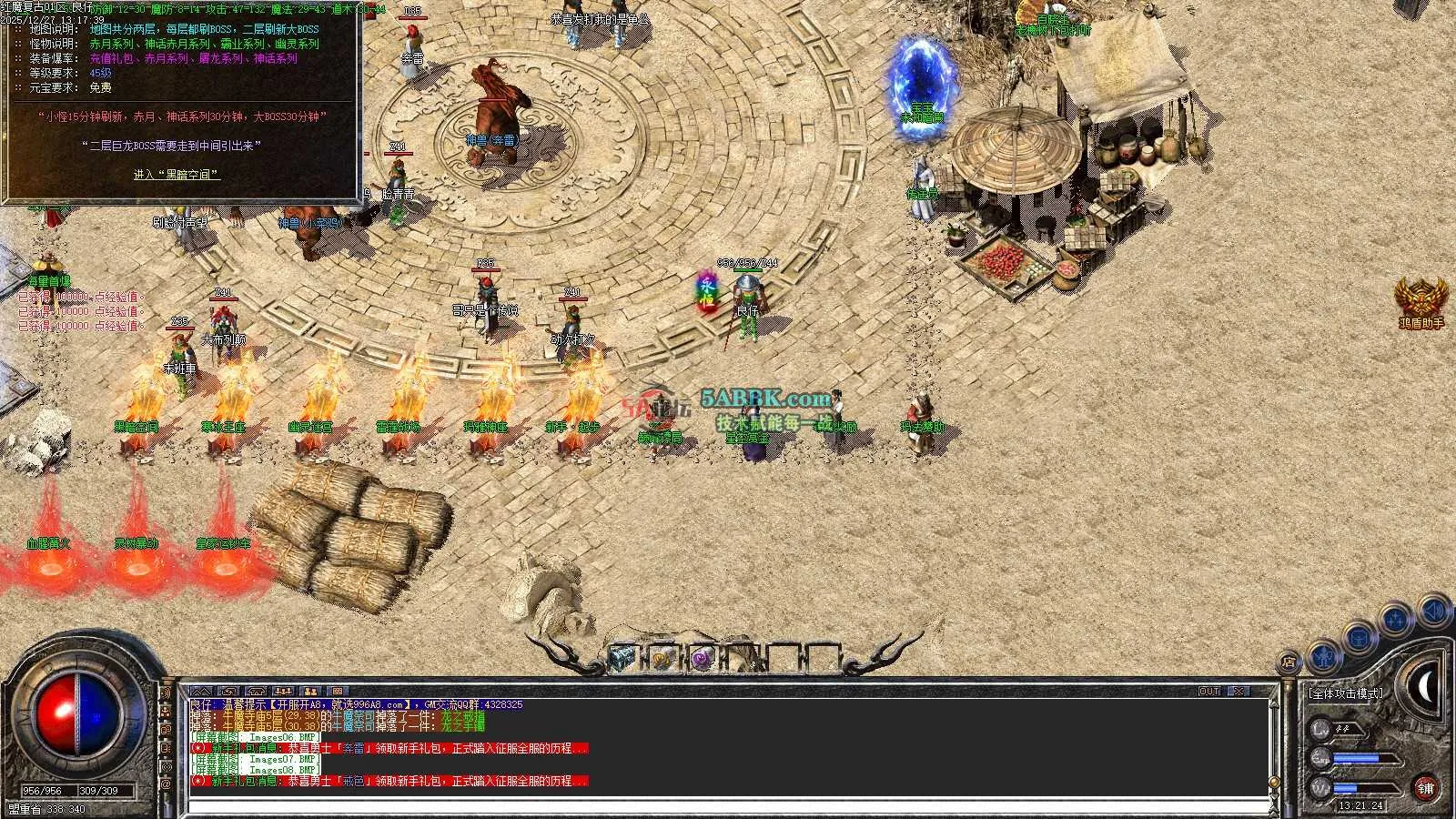
Task: Toggle the speaker sound button
Action: (1434, 610)
